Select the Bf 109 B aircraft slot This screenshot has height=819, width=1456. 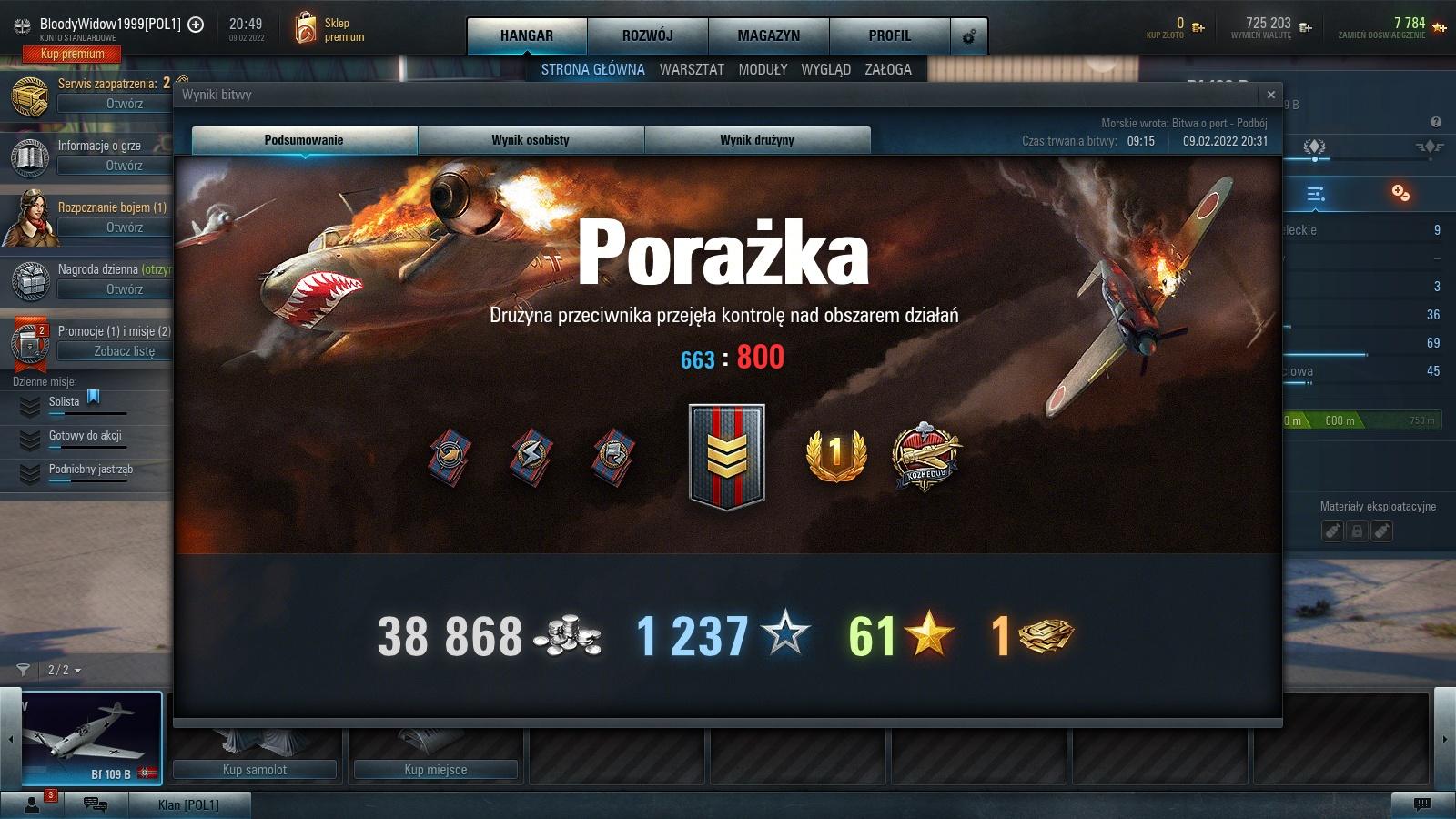pyautogui.click(x=91, y=737)
